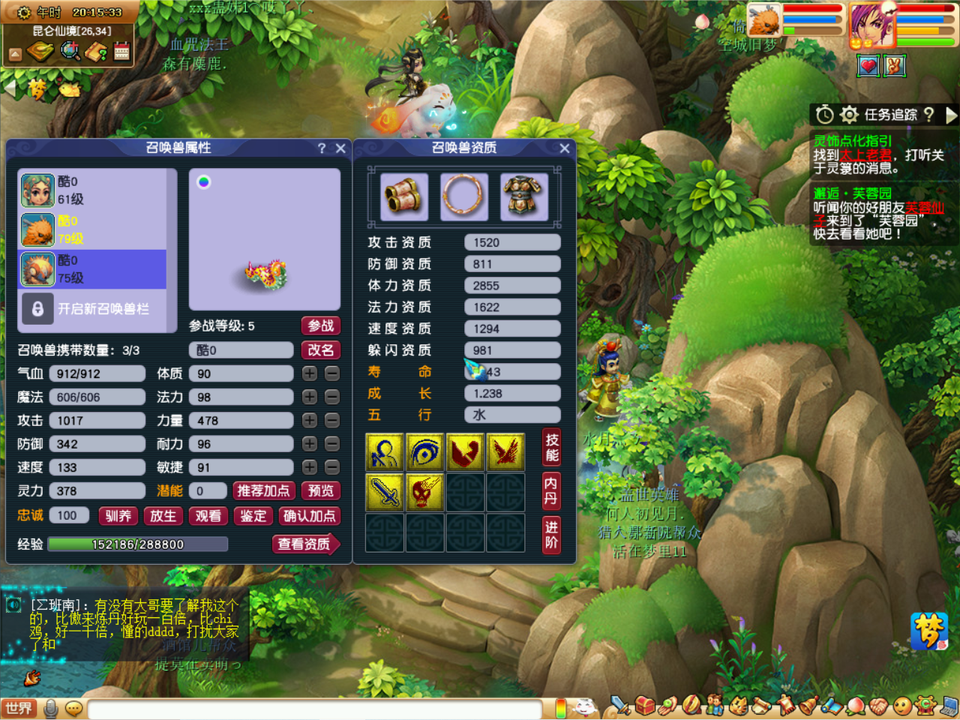
Task: Open the 预览 preview
Action: pyautogui.click(x=321, y=491)
